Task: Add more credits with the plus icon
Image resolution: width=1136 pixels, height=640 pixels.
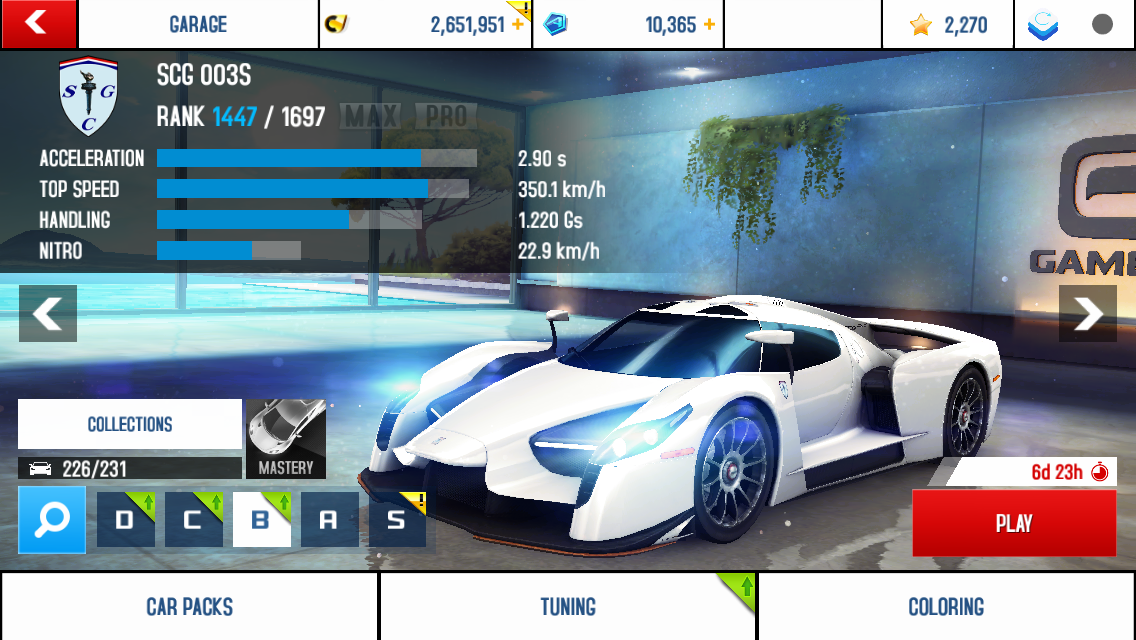Action: coord(517,25)
